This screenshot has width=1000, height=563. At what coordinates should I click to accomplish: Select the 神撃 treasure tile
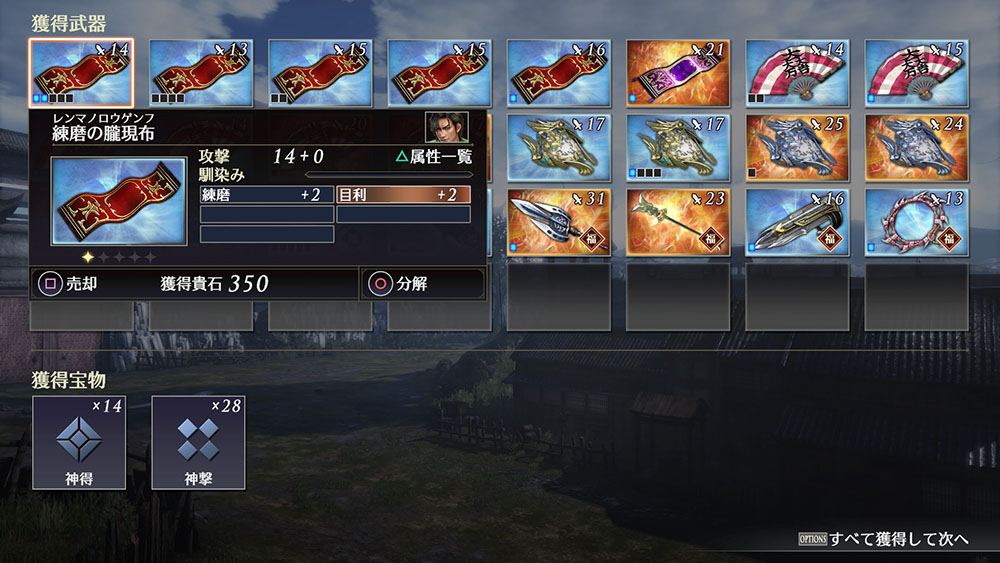[x=198, y=442]
